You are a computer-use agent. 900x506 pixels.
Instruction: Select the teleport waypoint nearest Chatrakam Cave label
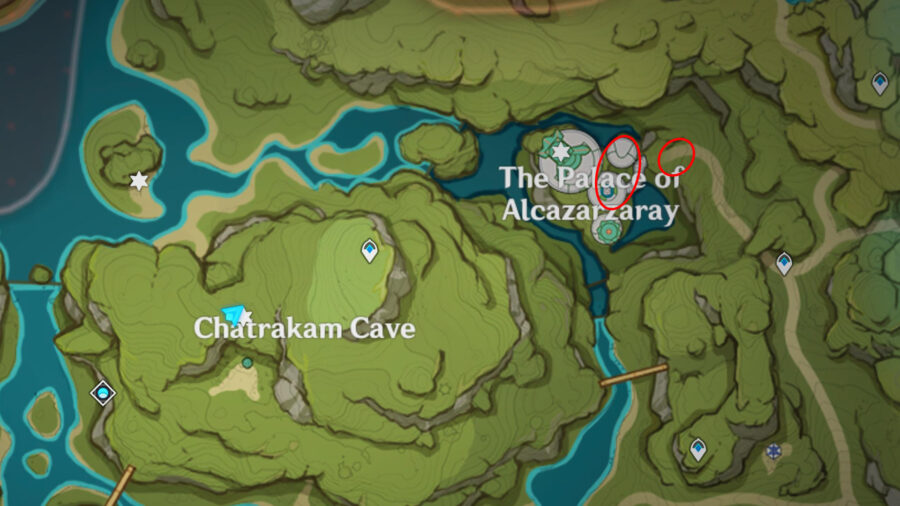370,250
